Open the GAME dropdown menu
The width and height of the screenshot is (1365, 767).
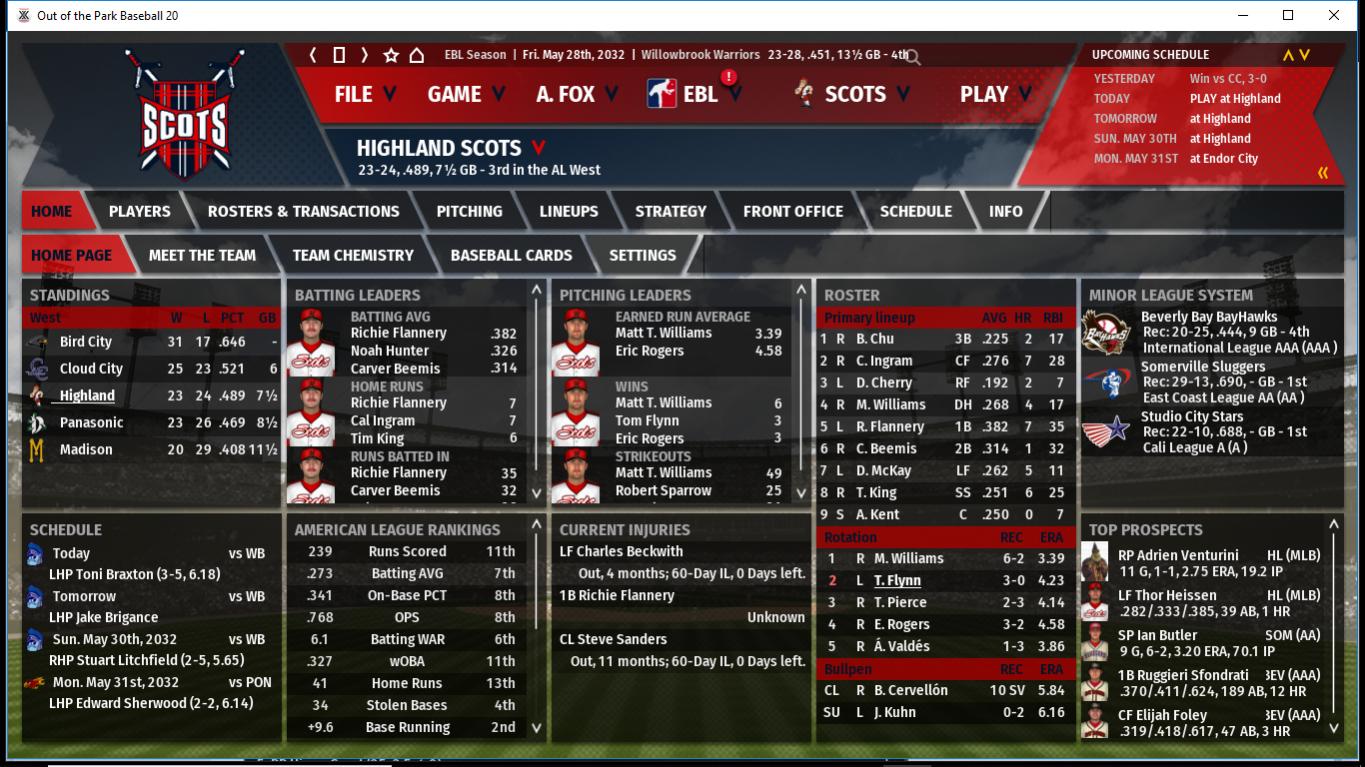point(465,94)
